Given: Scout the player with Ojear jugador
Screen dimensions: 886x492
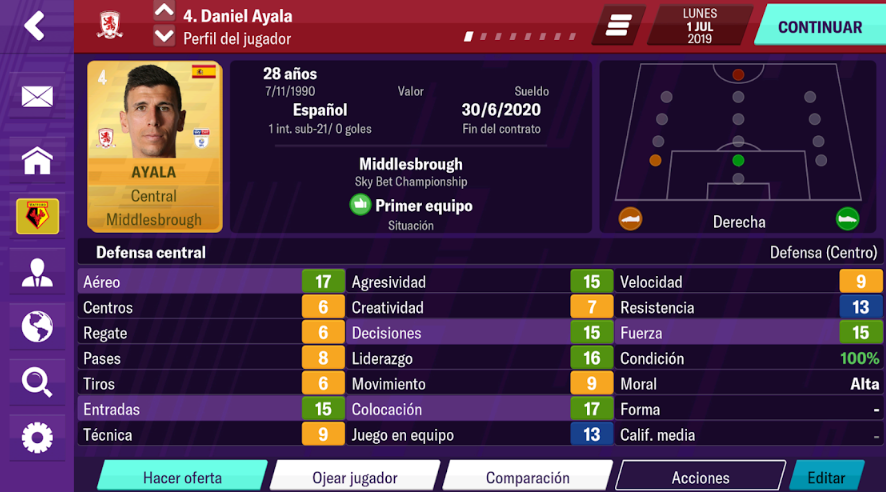Looking at the screenshot, I should click(355, 477).
